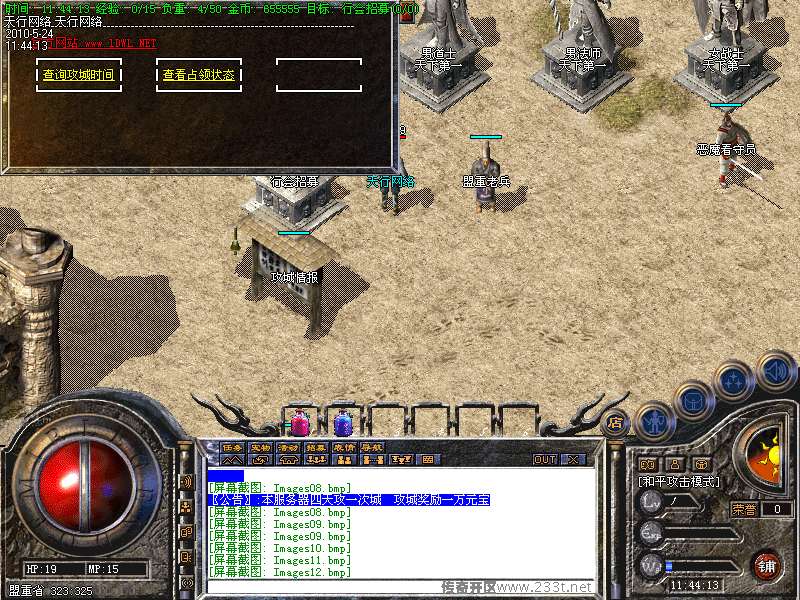
Task: Open the 表情 emotes tab
Action: click(344, 447)
